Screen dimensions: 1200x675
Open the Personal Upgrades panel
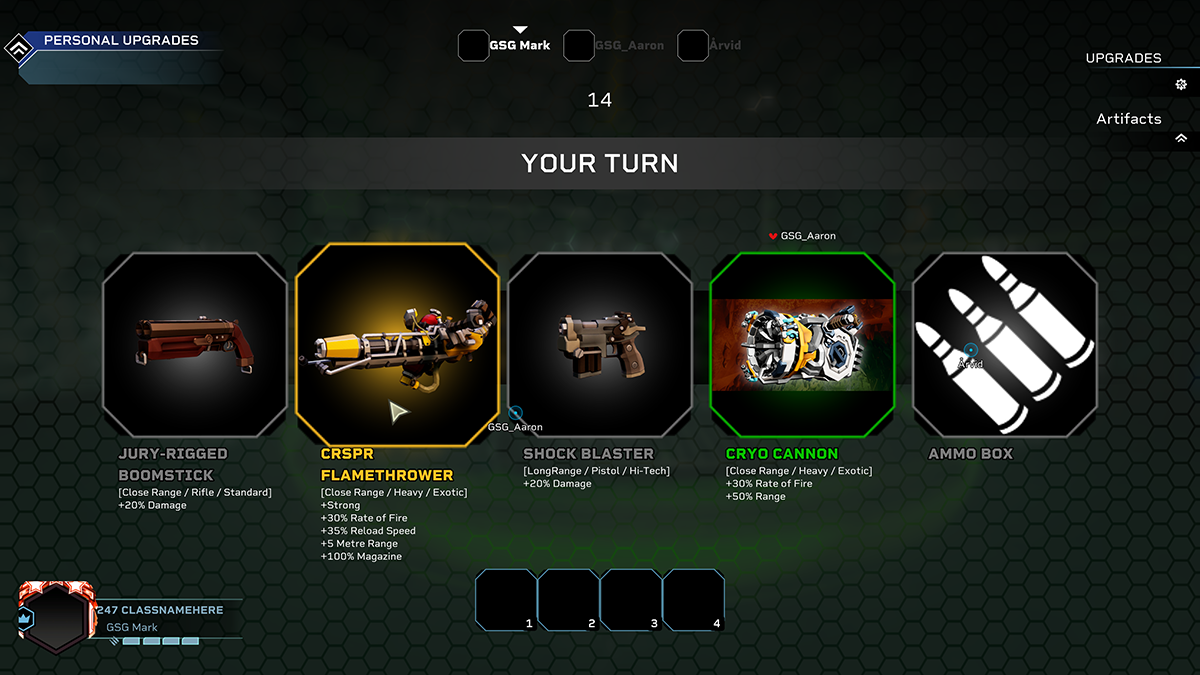[120, 41]
